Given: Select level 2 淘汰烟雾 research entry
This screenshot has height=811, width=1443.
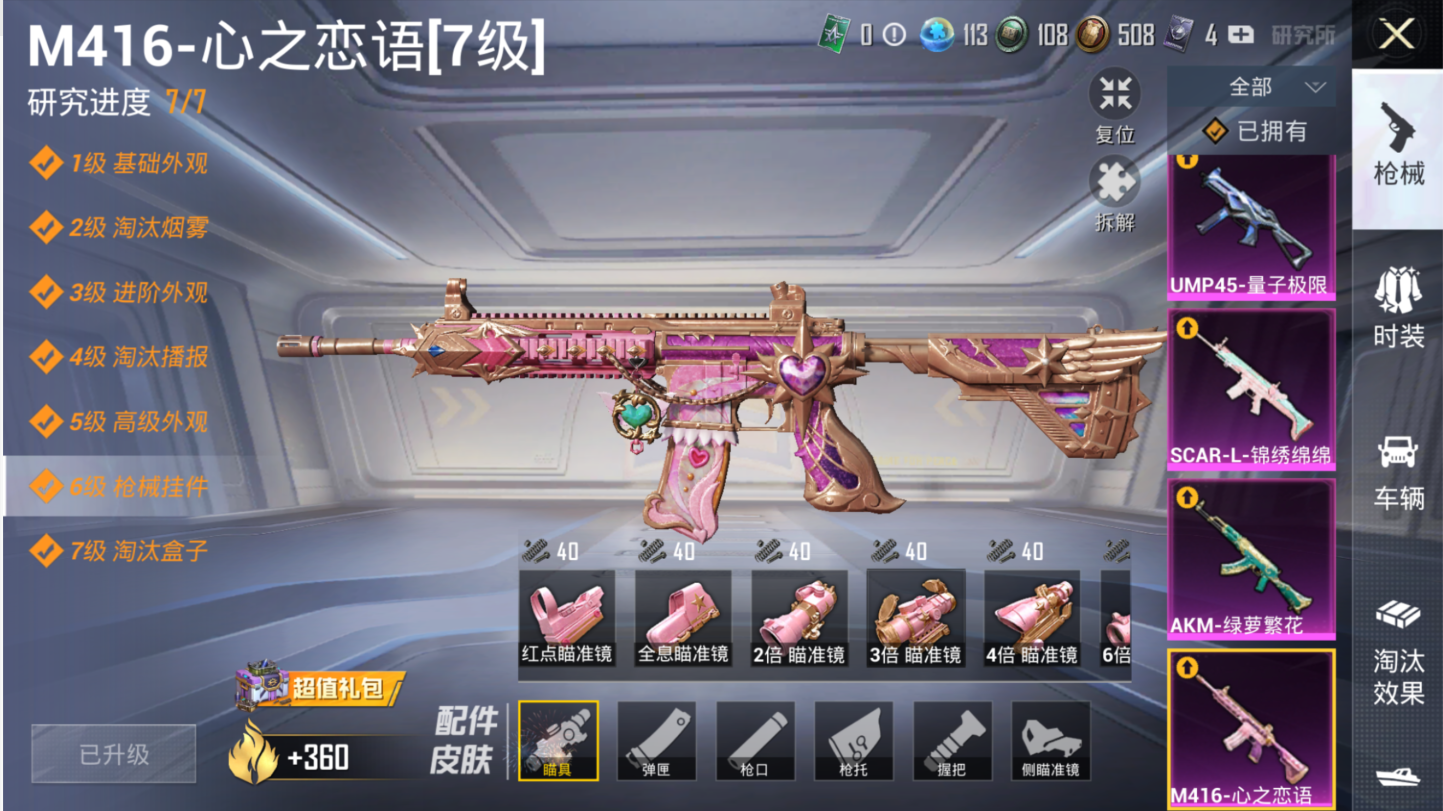Looking at the screenshot, I should pyautogui.click(x=120, y=228).
